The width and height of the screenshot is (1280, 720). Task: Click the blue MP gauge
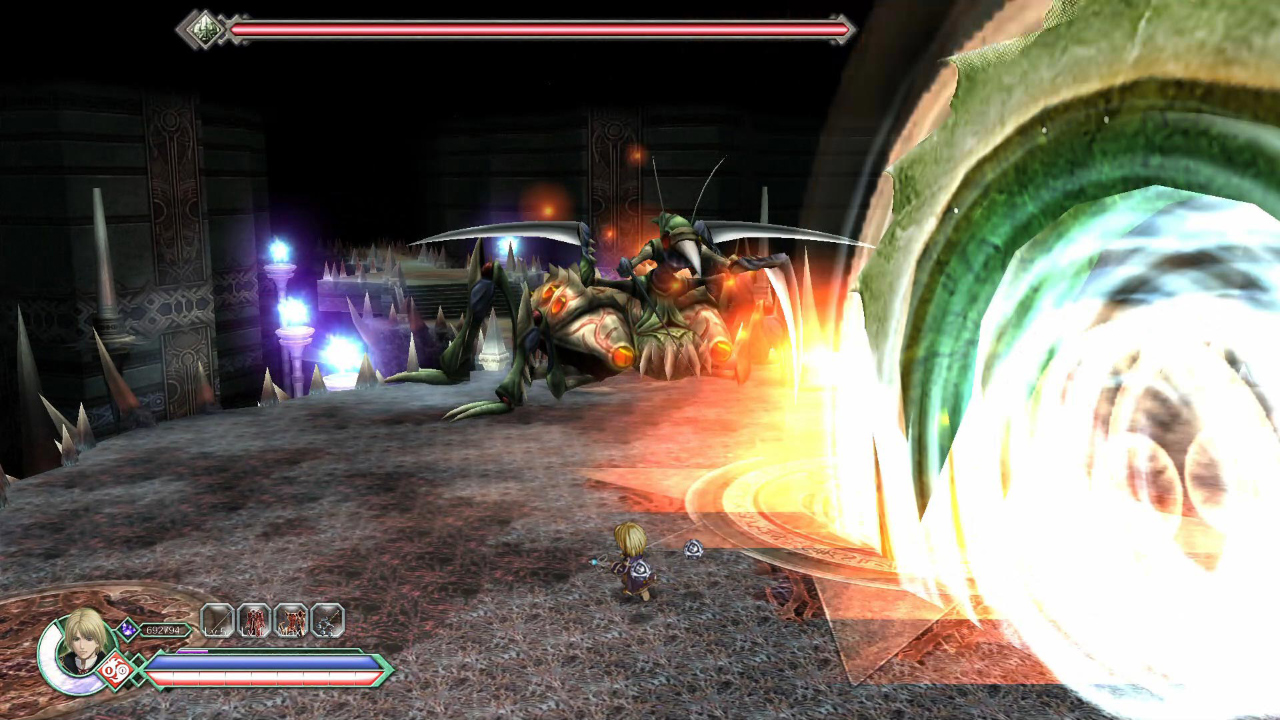click(265, 662)
